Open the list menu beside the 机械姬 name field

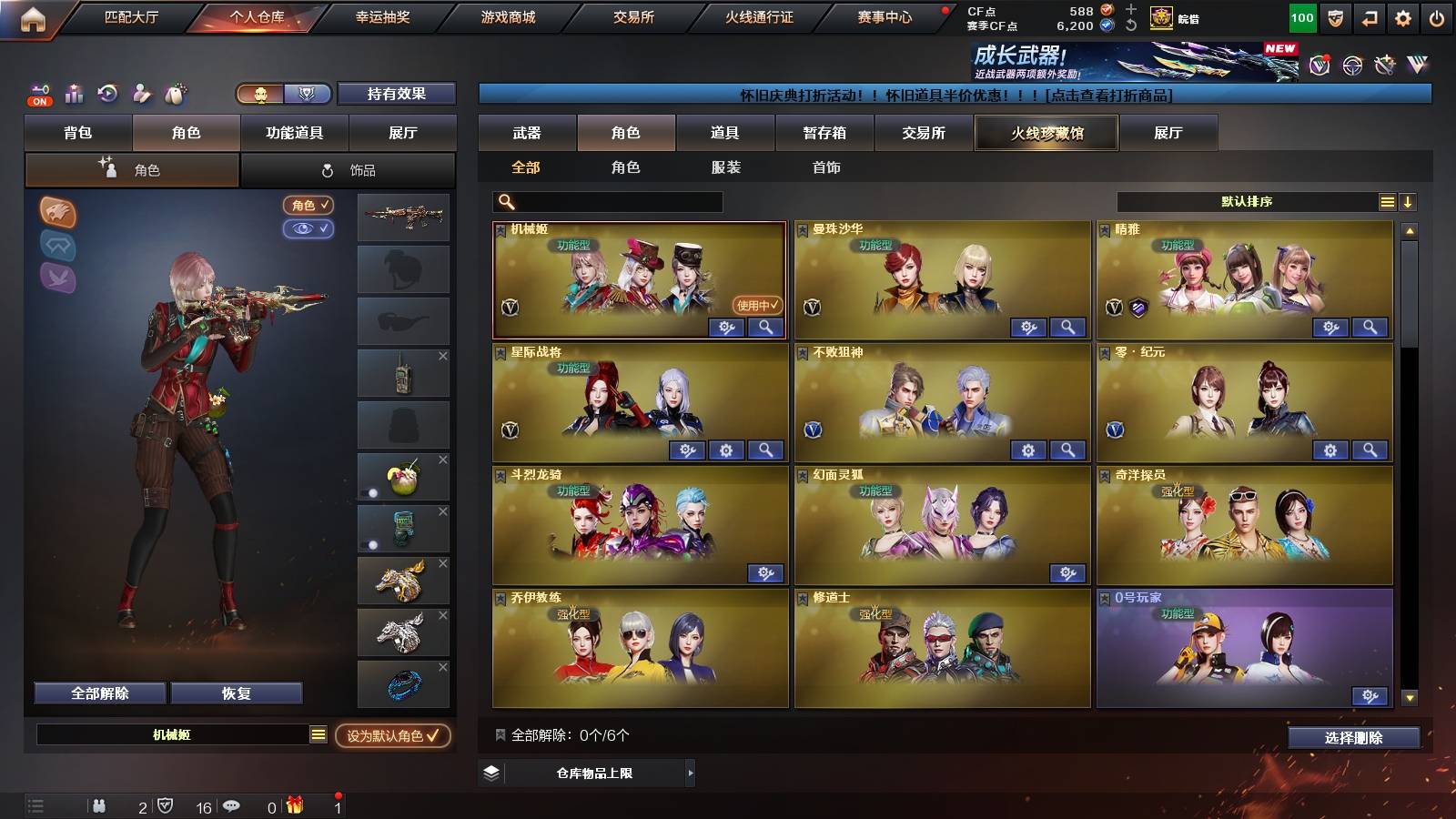317,733
